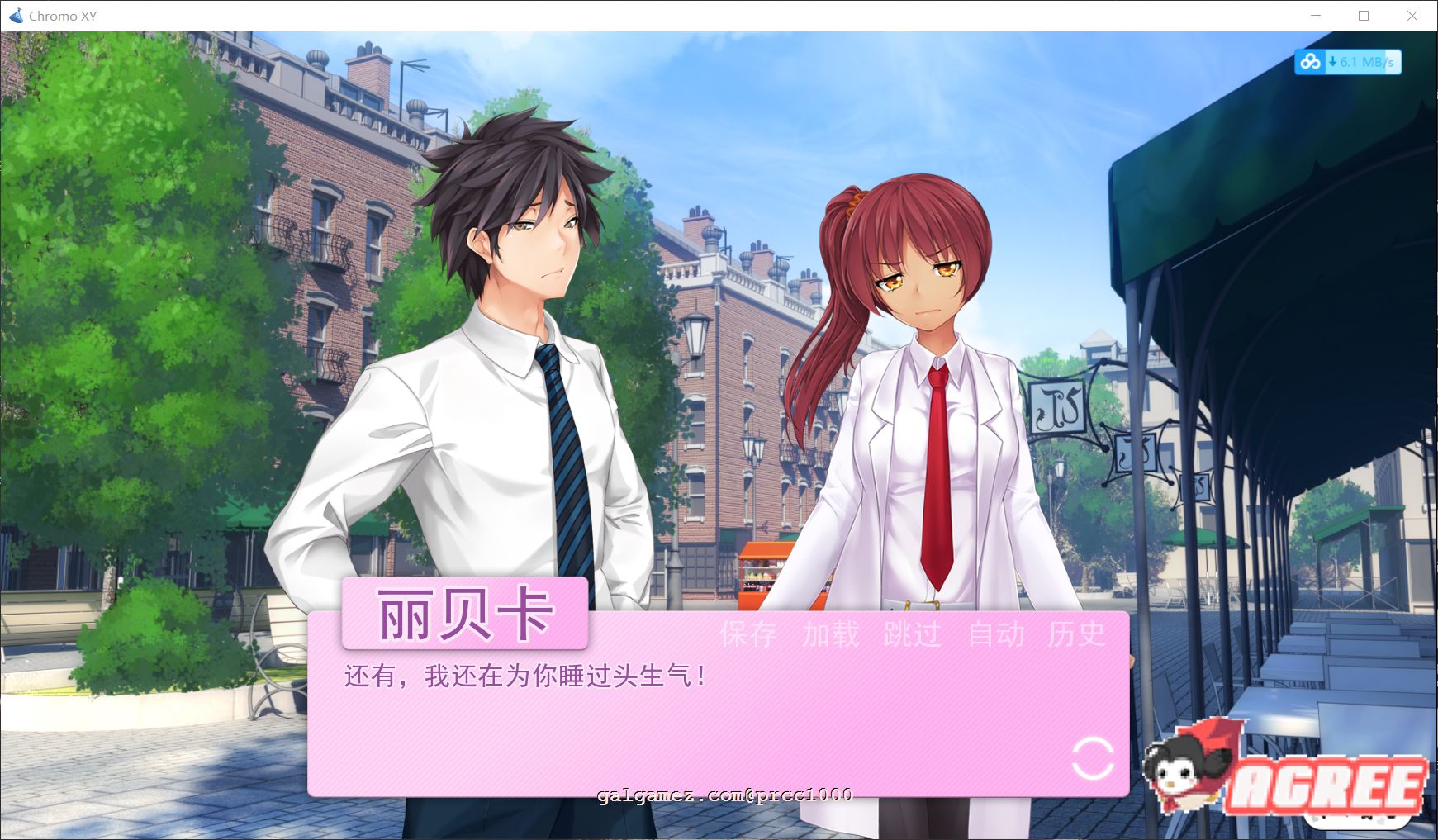Click the Baidu Netdisk cloud icon overlay
This screenshot has width=1438, height=840.
coord(1307,62)
